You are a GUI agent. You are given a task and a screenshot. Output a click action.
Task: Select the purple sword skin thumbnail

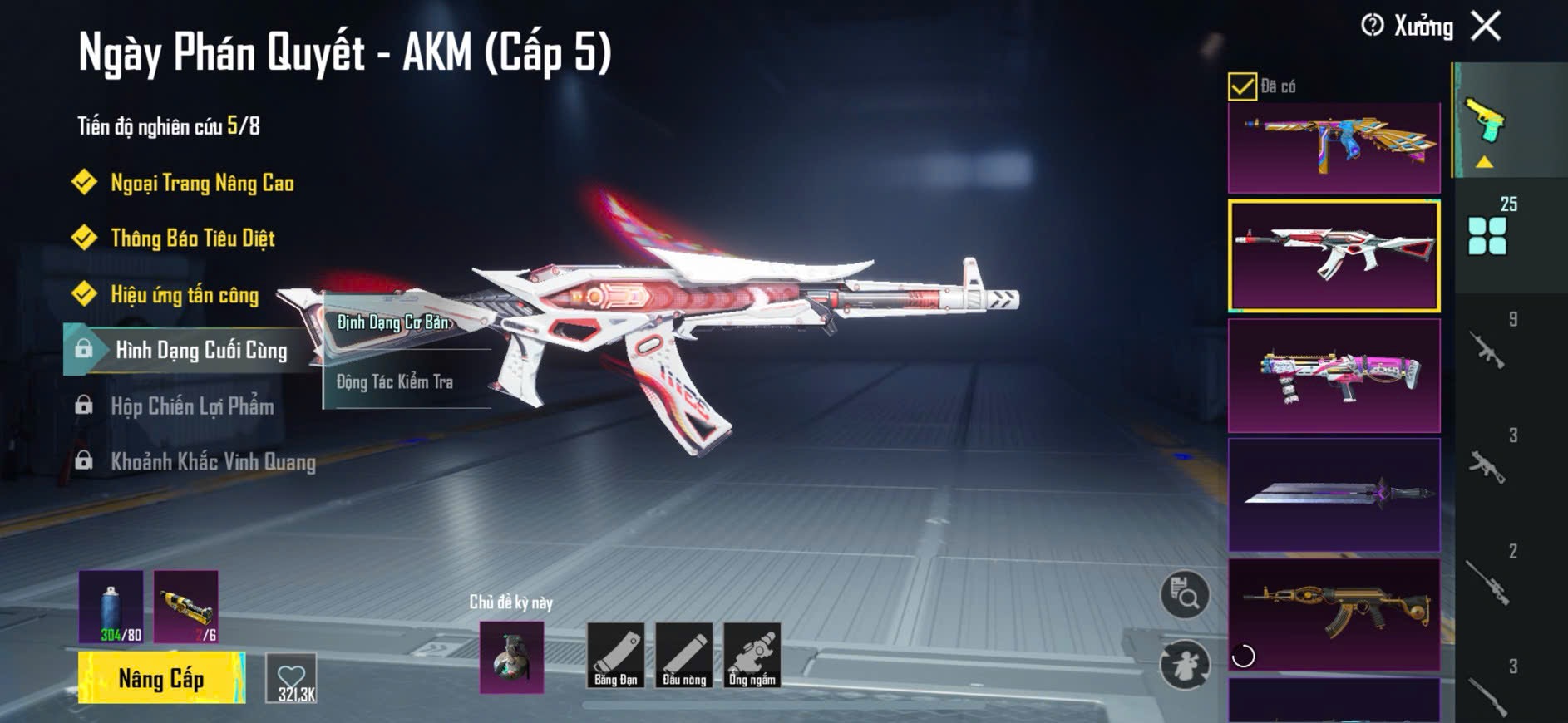click(x=1334, y=494)
